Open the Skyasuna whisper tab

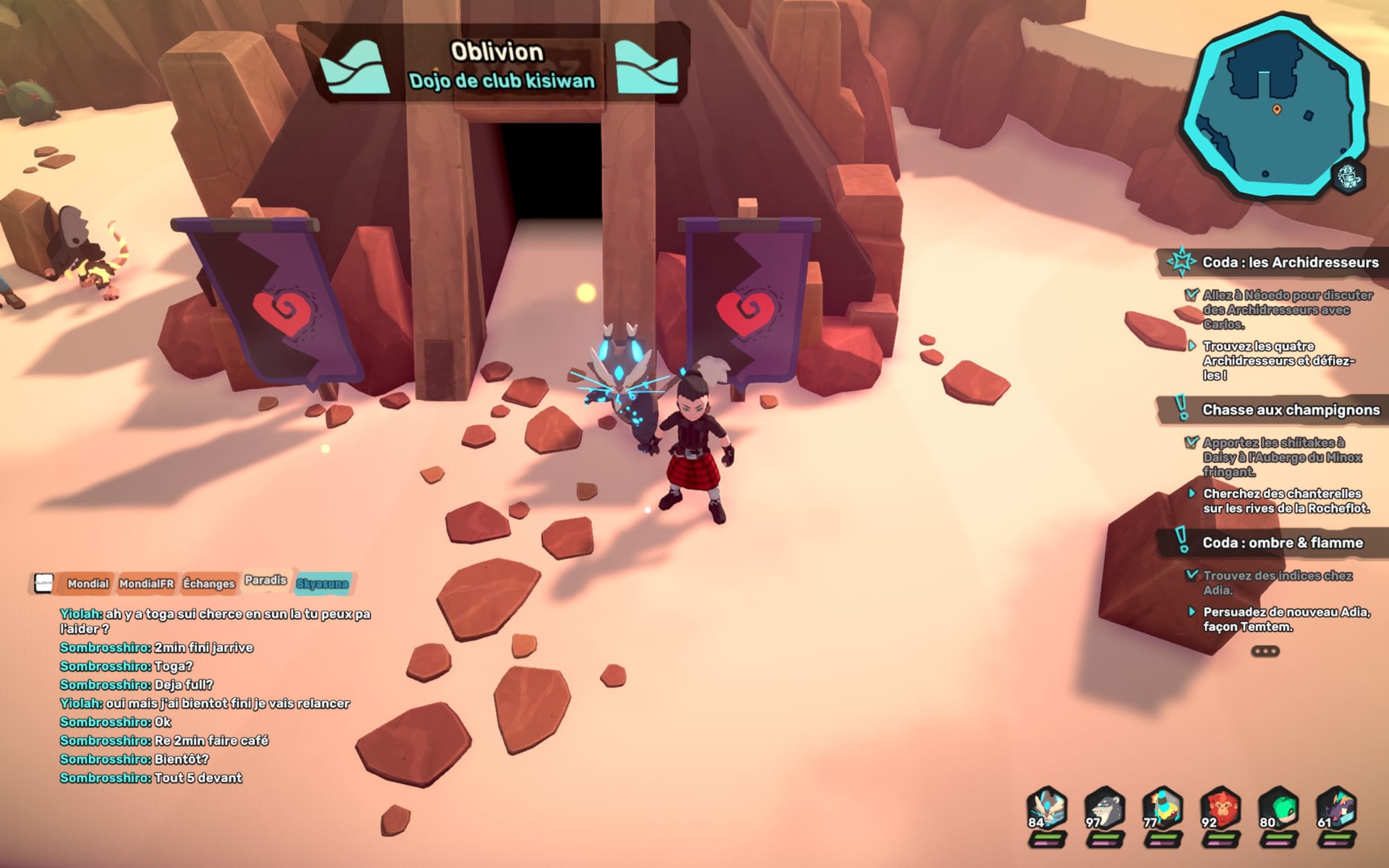(322, 584)
